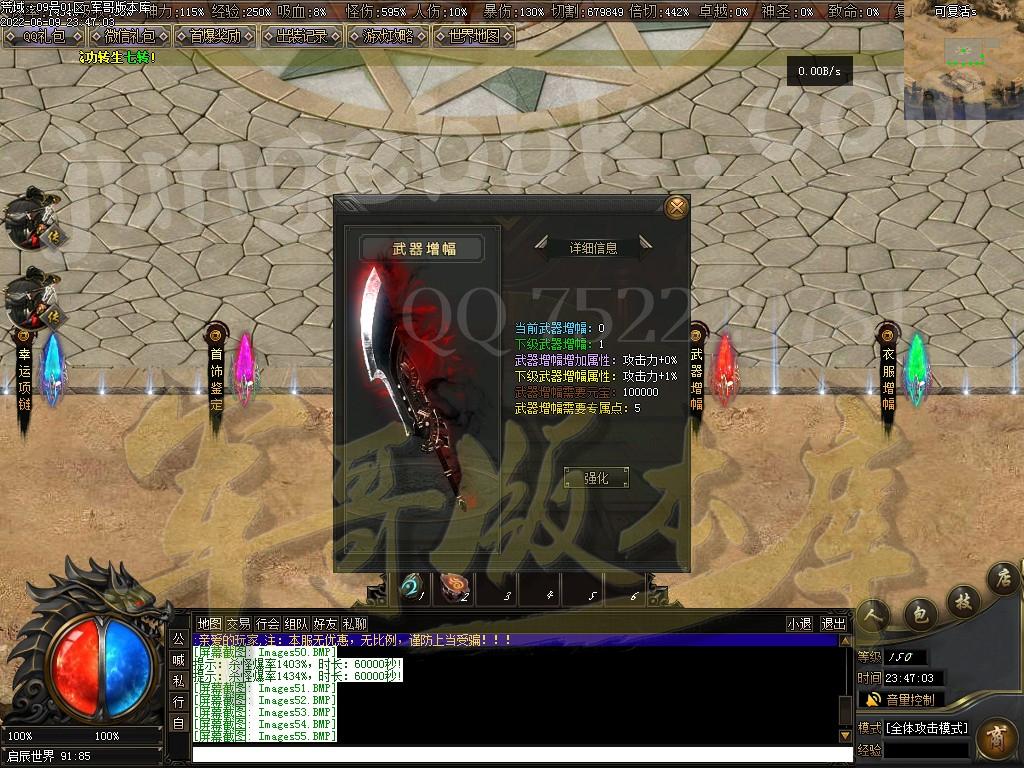
Task: Open the 游戏攻略 game guide
Action: (x=387, y=37)
